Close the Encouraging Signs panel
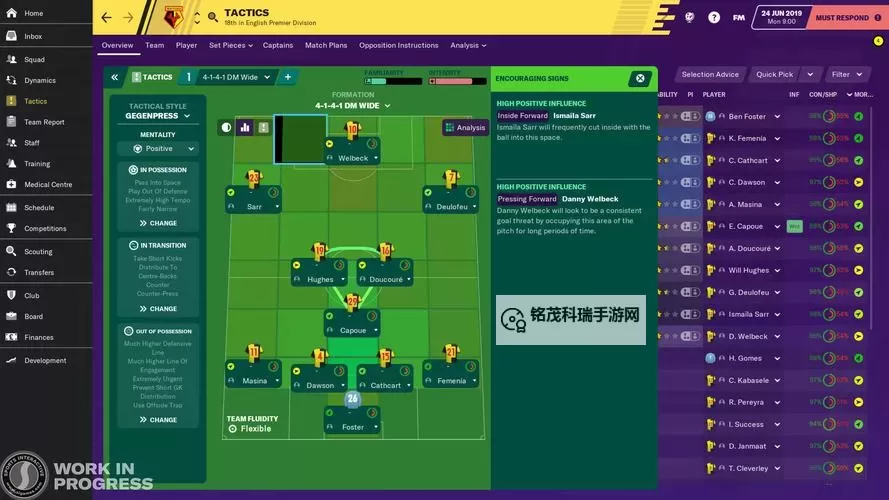This screenshot has height=500, width=889. pos(640,78)
